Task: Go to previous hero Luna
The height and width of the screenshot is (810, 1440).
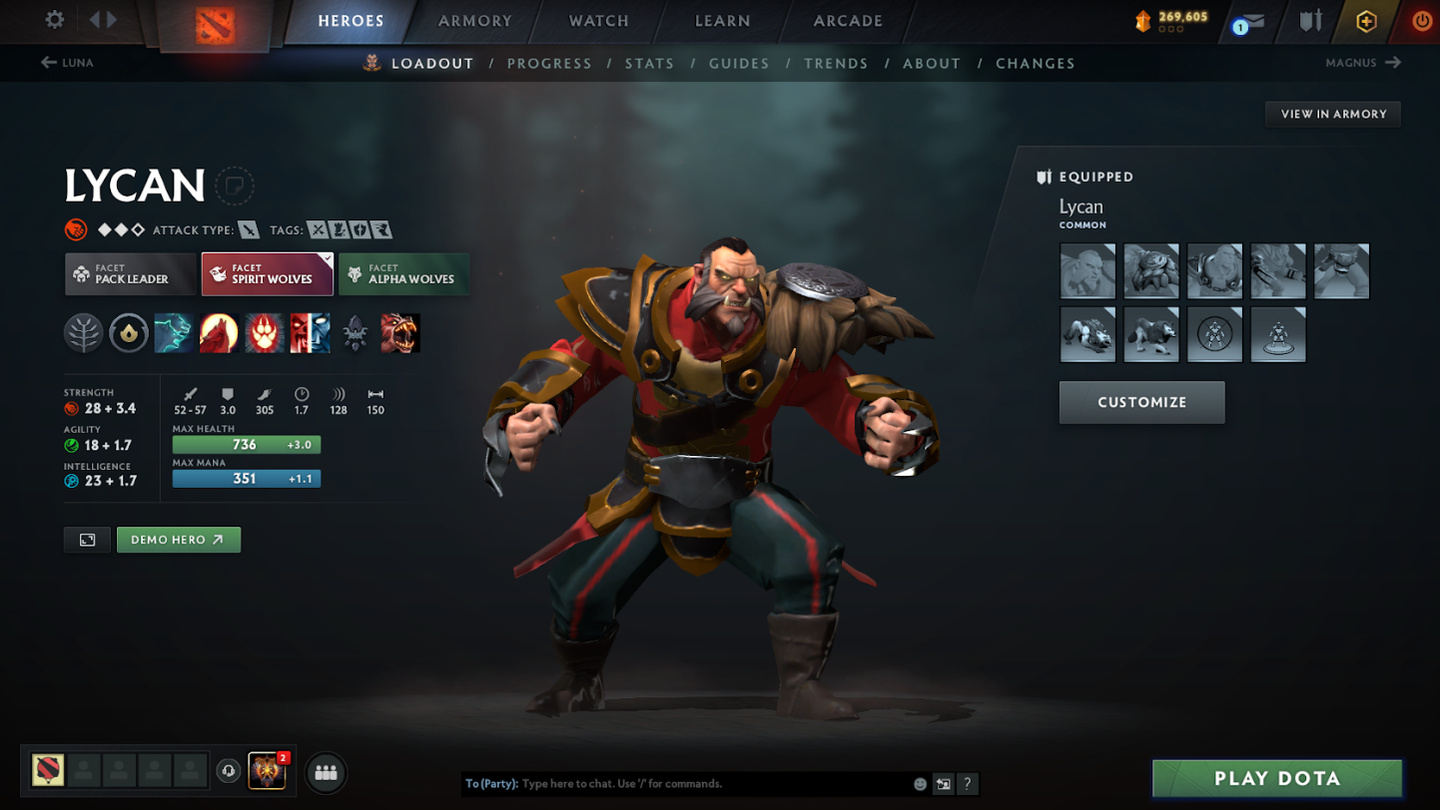Action: [x=68, y=63]
